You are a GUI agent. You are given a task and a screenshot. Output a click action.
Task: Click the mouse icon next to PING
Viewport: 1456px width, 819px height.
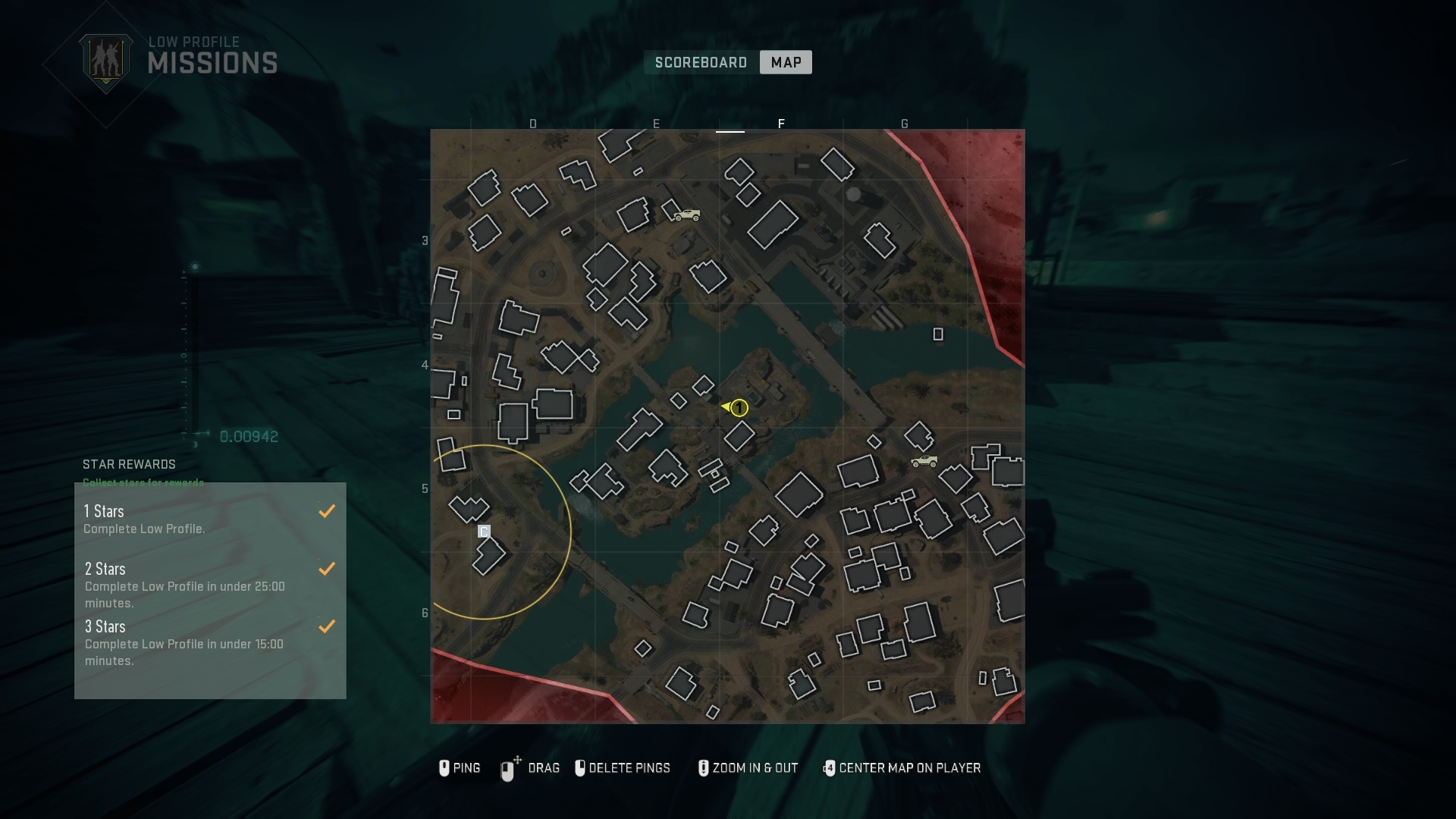pyautogui.click(x=444, y=768)
